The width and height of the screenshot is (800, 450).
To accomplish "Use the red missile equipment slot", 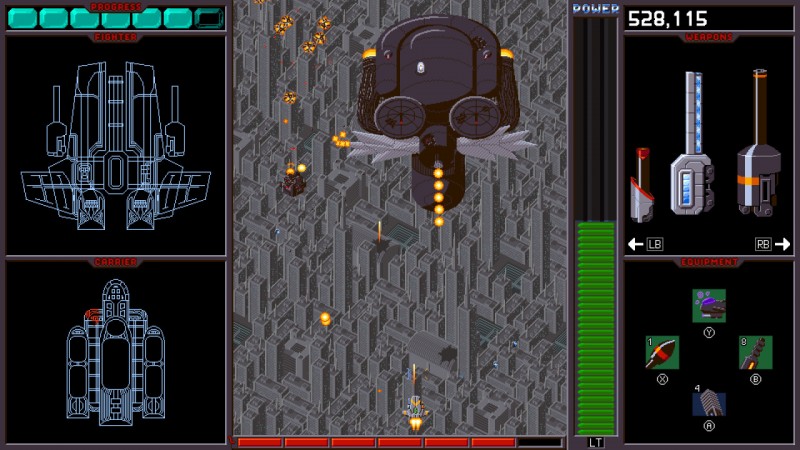I will click(x=662, y=352).
